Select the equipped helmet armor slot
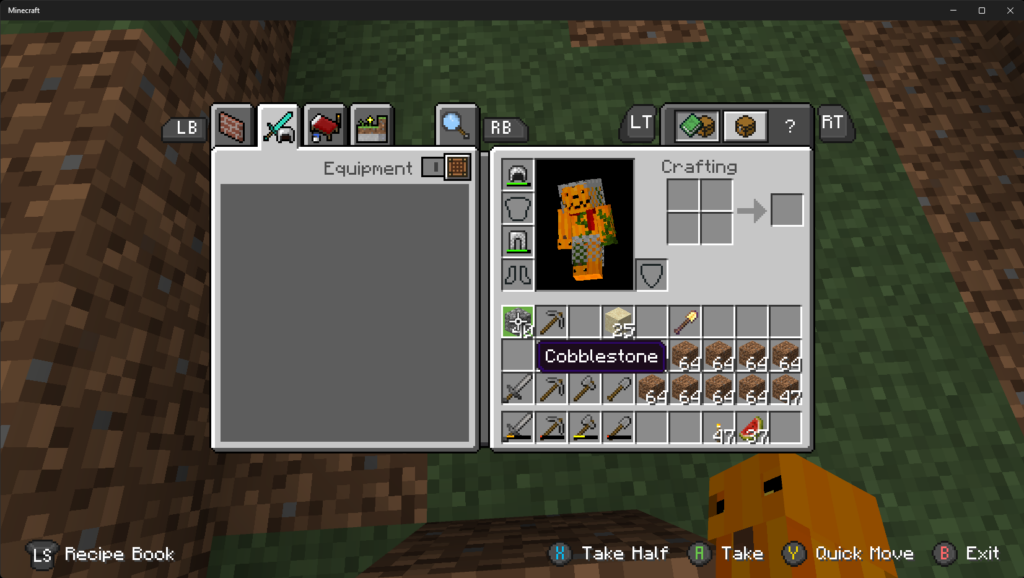Viewport: 1024px width, 578px height. [518, 175]
